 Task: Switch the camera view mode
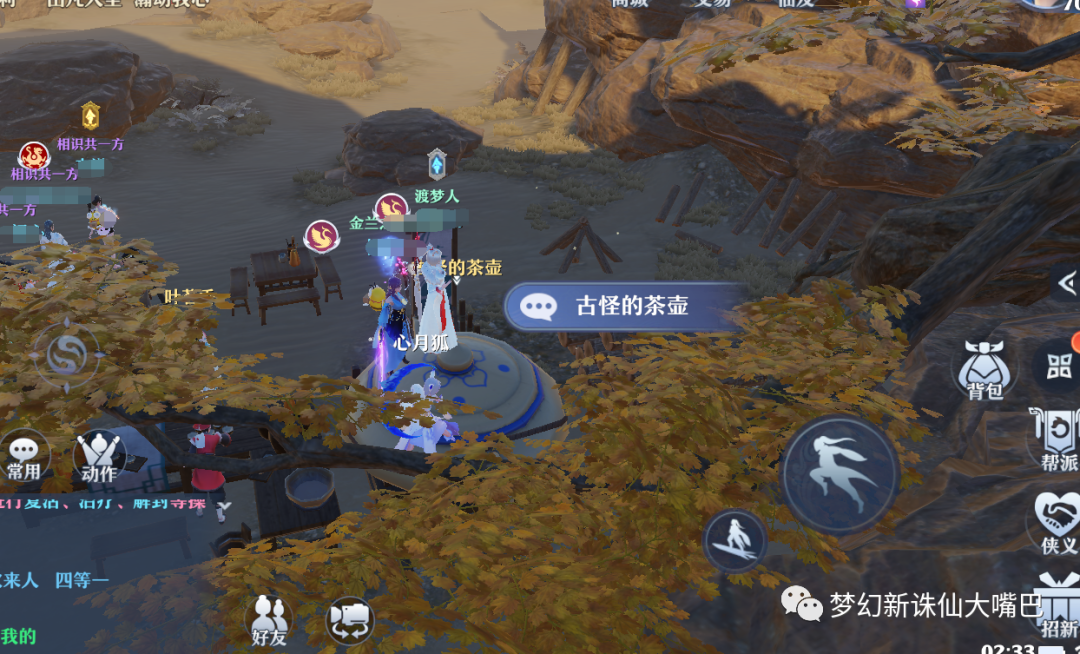point(349,620)
